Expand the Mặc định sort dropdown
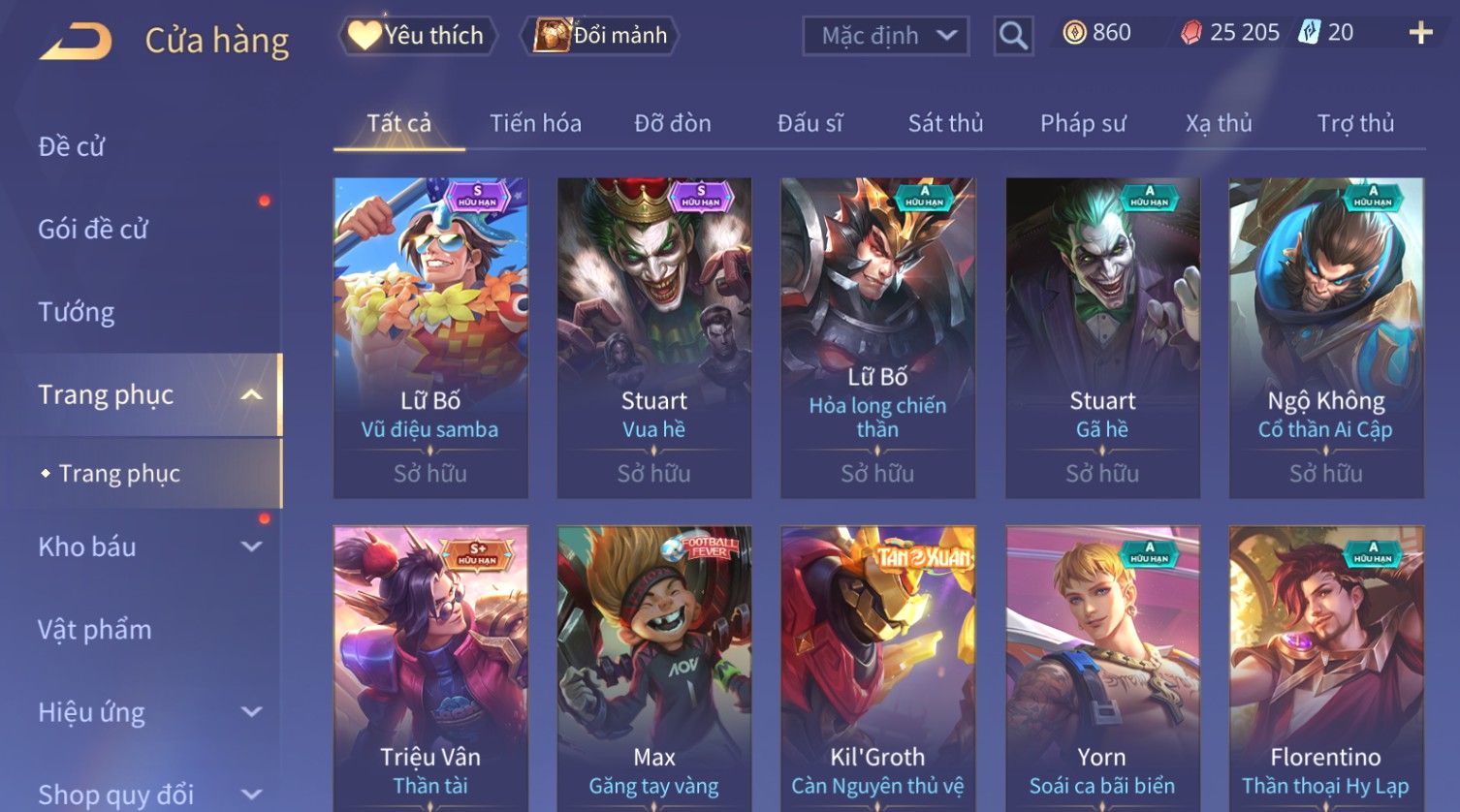 [x=886, y=36]
